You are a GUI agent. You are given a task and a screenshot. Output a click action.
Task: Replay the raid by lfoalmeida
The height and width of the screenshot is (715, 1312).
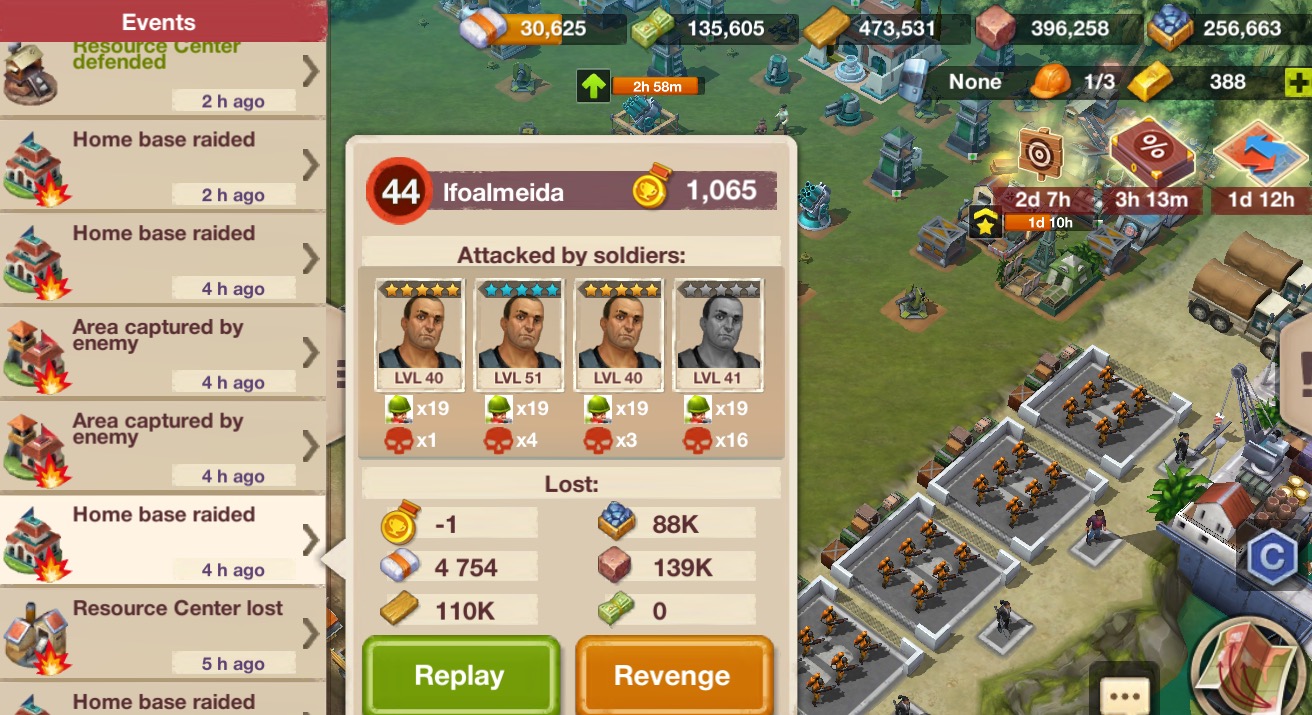tap(459, 676)
